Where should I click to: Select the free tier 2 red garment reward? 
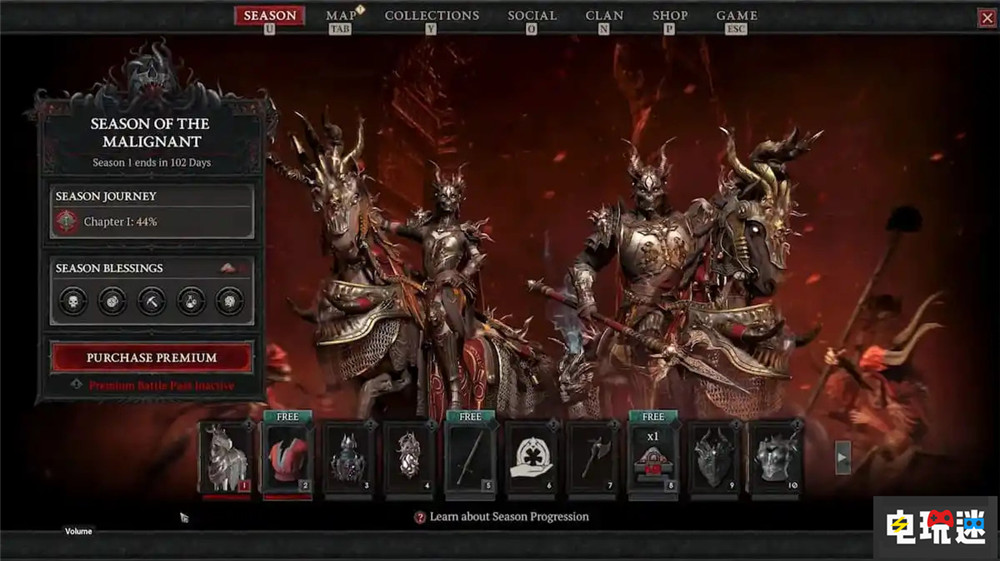[x=287, y=457]
